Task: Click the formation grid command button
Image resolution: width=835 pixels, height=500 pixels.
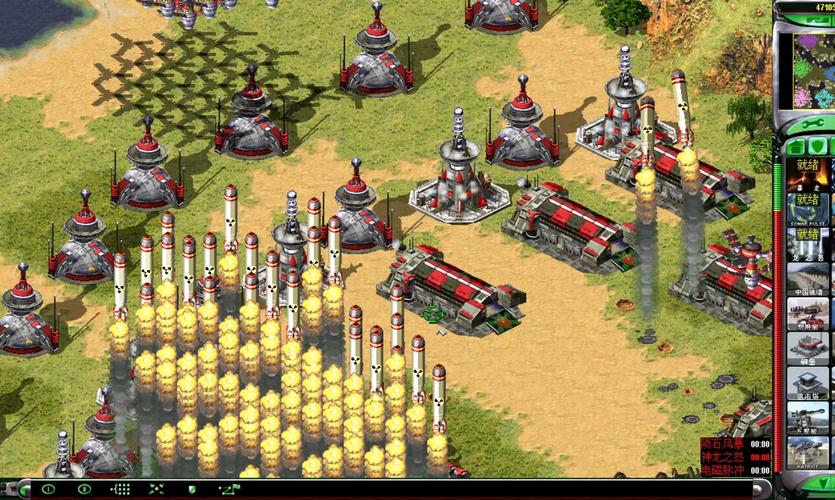Action: [x=120, y=489]
